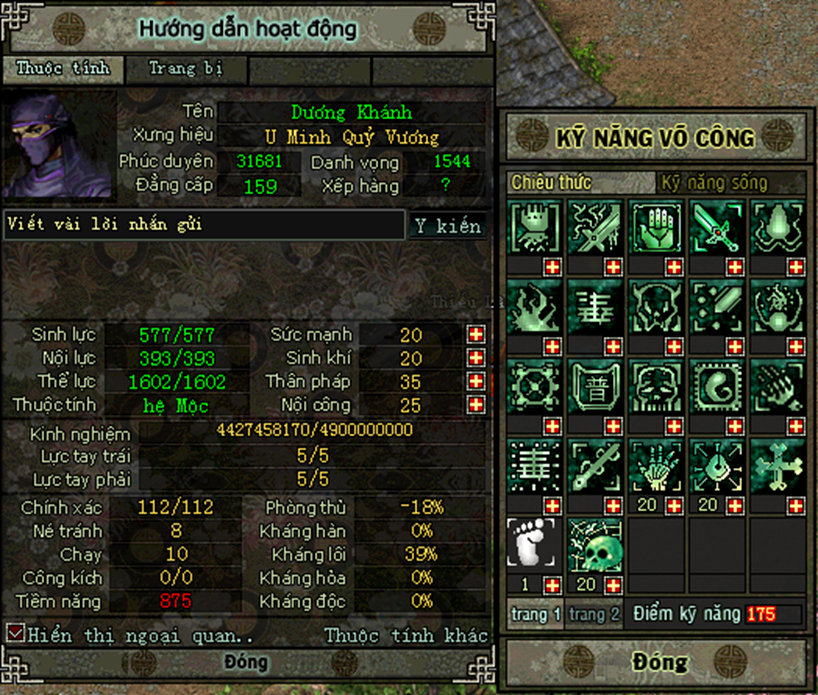
Task: Switch to the Trang bị tab
Action: pos(185,70)
